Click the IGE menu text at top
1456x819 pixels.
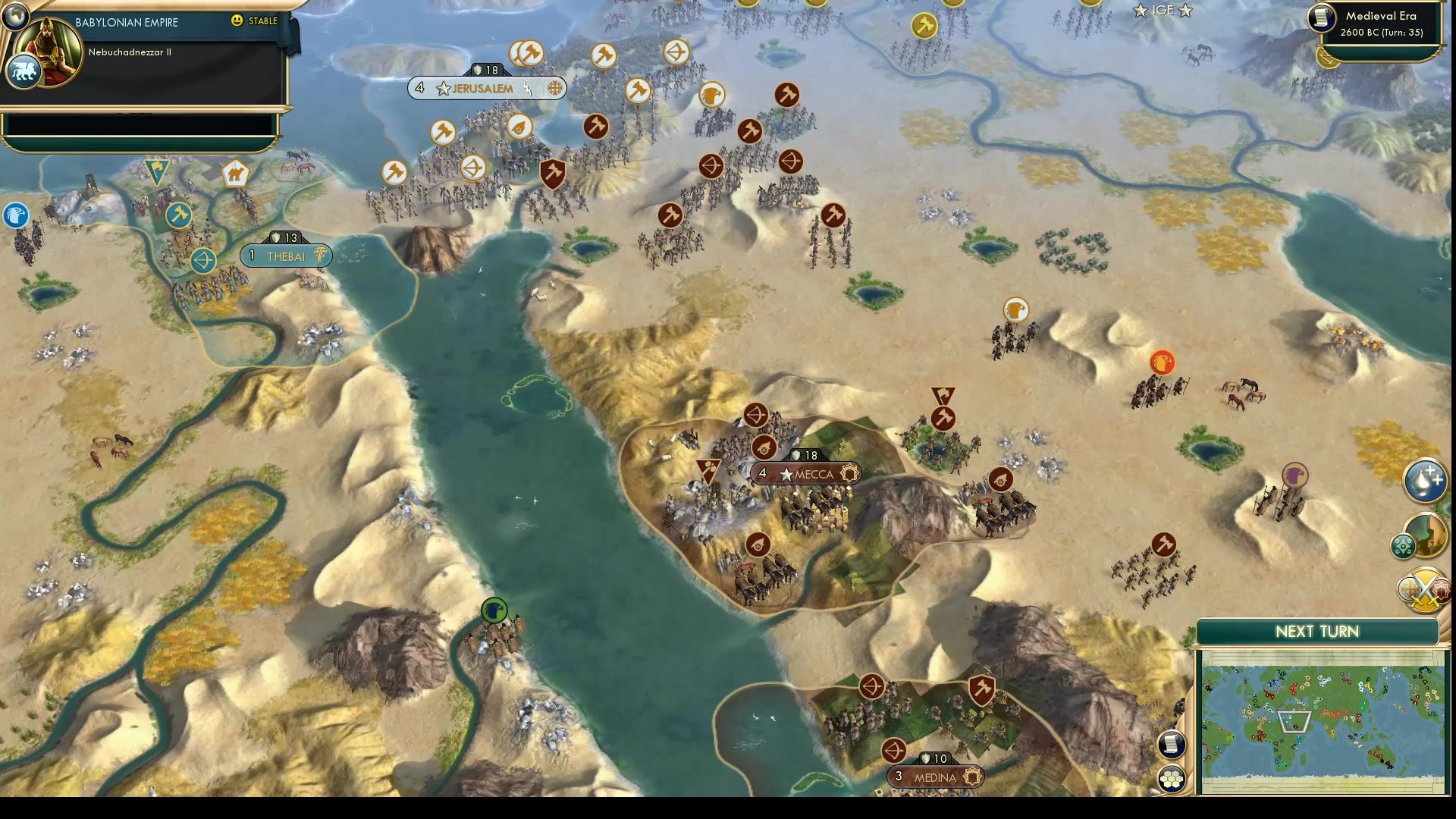point(1161,11)
